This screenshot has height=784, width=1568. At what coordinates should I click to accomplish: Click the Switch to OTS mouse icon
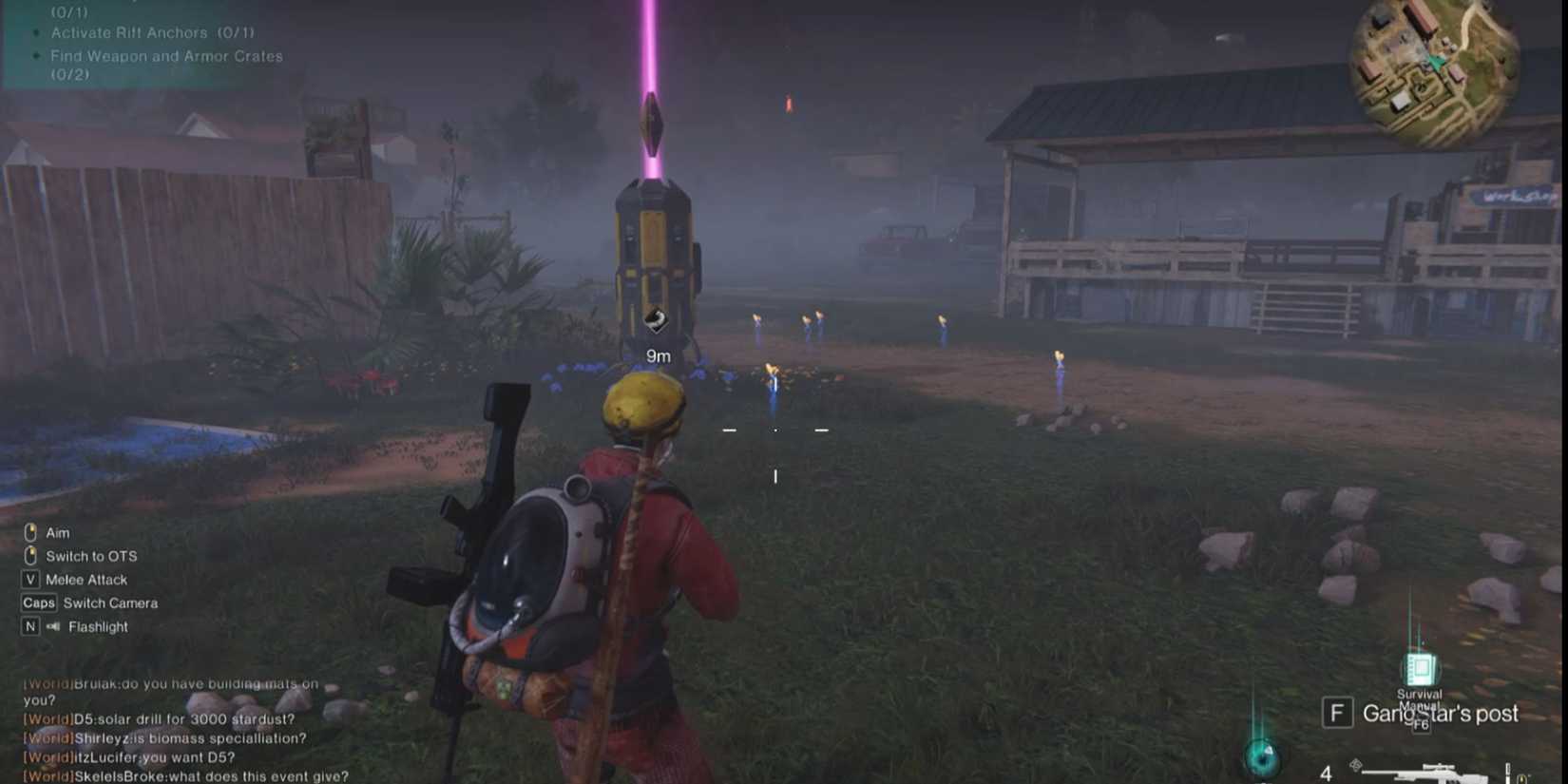point(31,556)
